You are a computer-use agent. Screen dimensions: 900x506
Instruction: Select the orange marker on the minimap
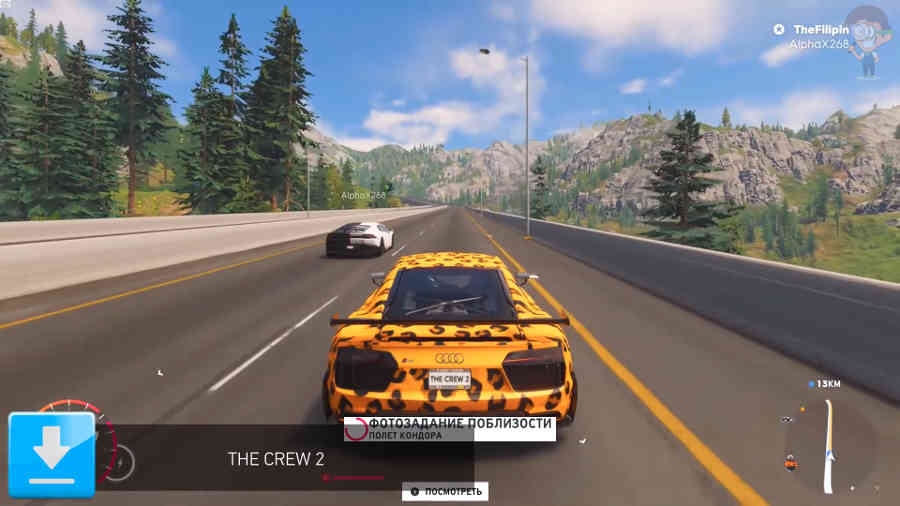click(x=791, y=462)
